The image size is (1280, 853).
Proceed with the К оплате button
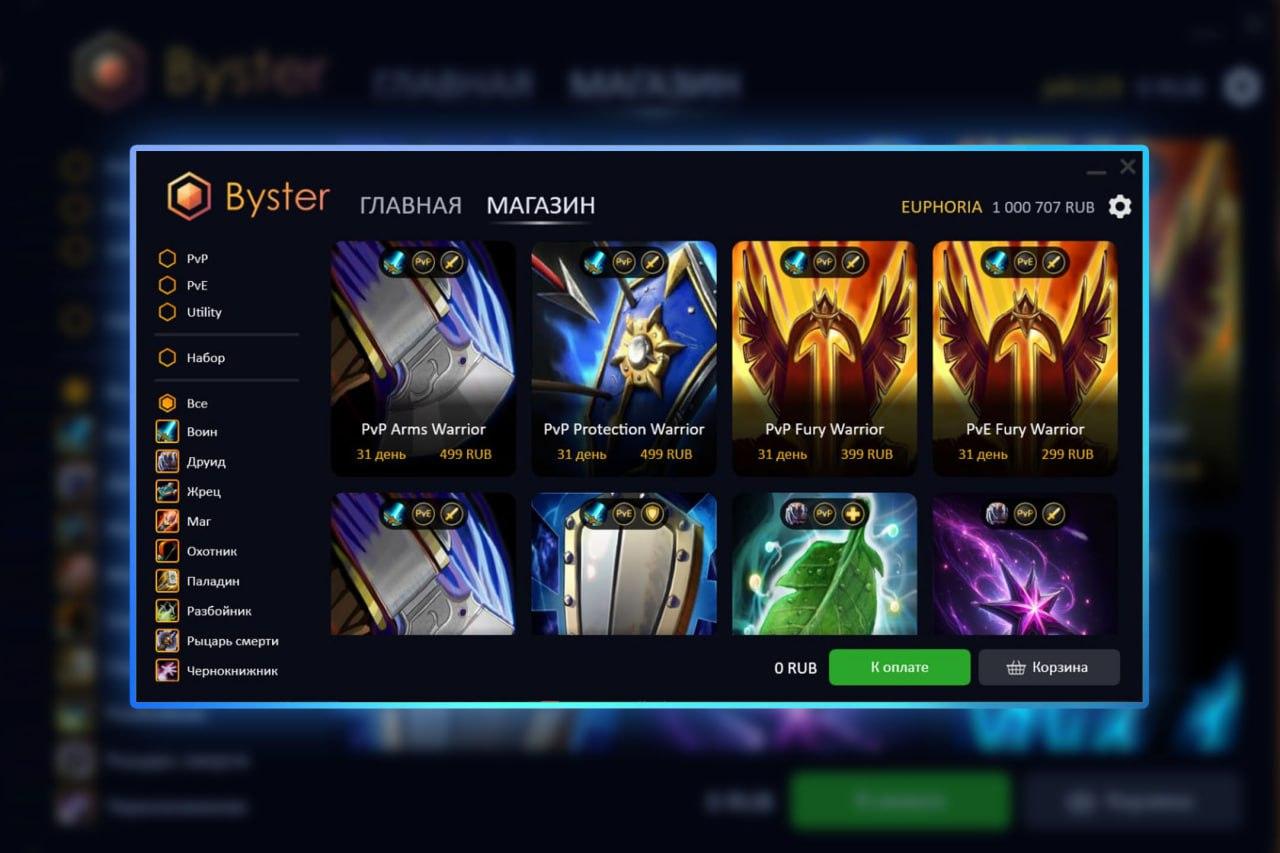(899, 667)
